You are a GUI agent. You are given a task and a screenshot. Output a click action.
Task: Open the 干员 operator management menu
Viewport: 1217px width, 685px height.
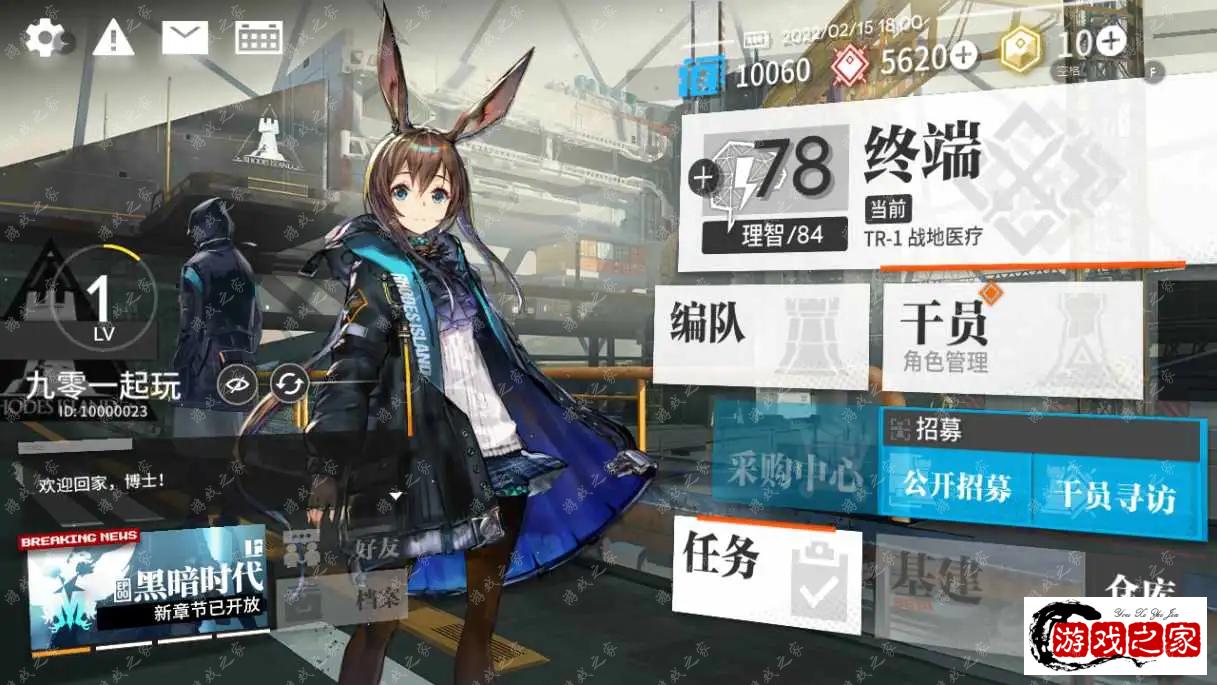coord(1011,337)
